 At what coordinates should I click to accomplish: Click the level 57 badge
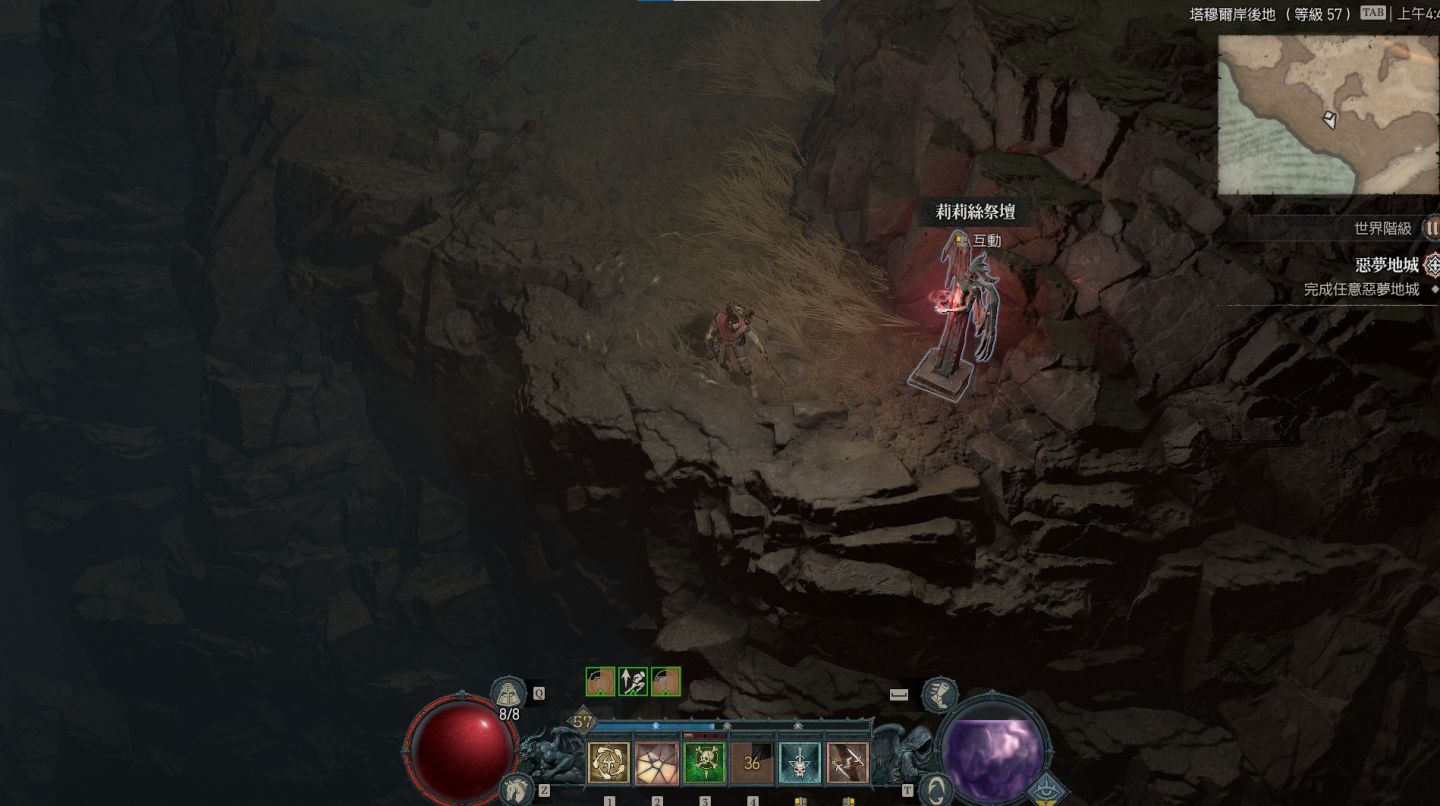click(x=582, y=722)
